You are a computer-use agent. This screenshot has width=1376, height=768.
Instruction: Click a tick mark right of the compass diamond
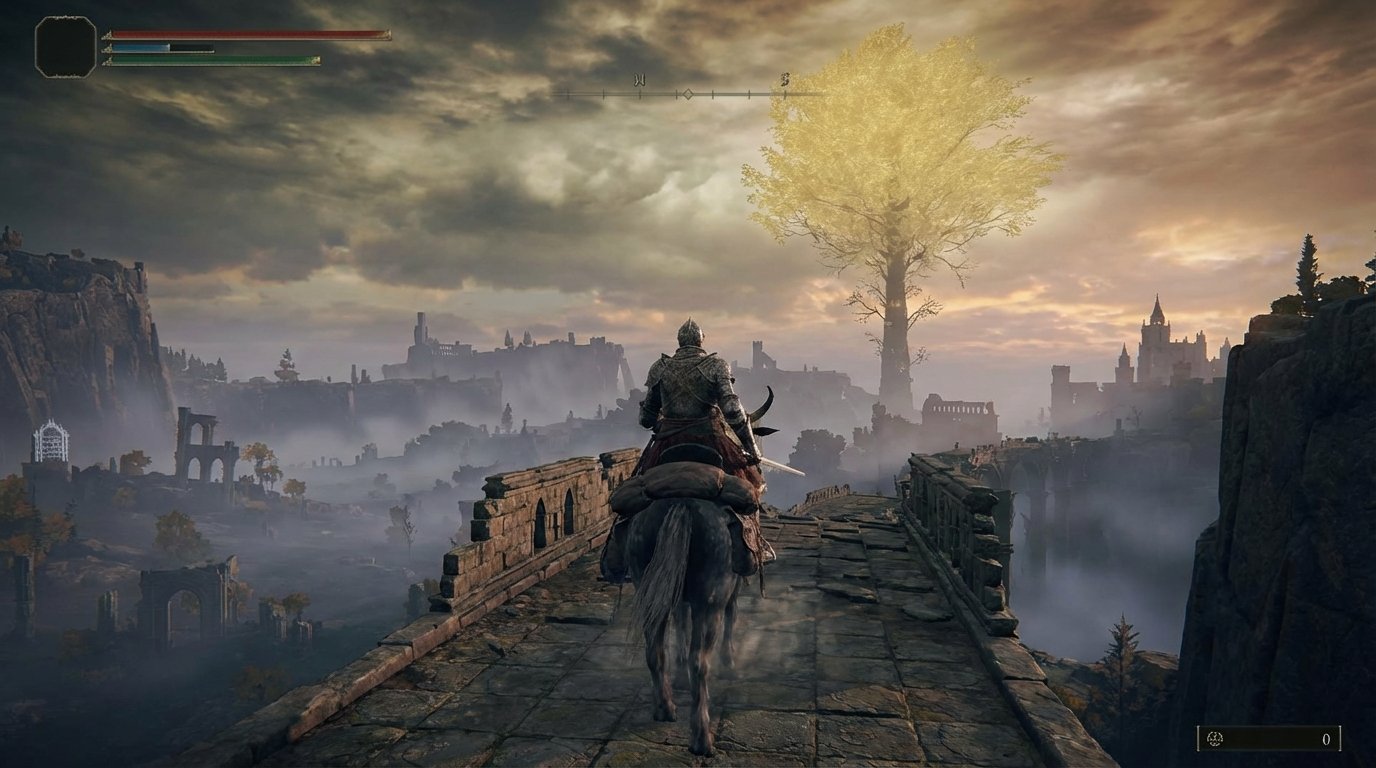(x=712, y=95)
